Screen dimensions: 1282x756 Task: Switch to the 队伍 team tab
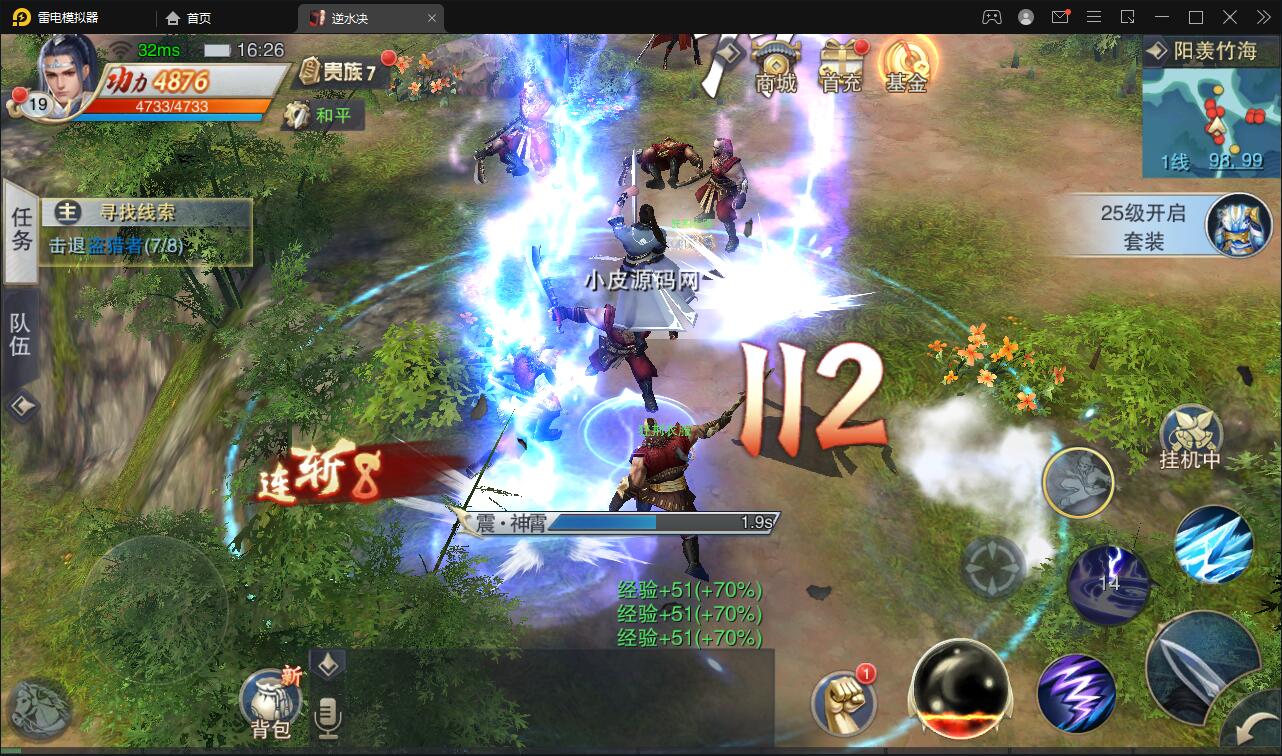point(21,334)
